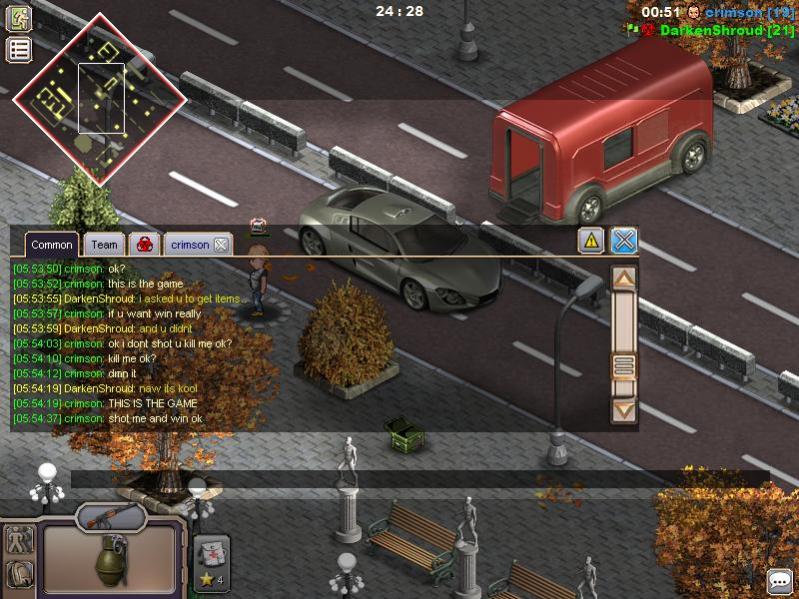Open the backpack inventory icon
This screenshot has width=799, height=599.
[x=19, y=575]
